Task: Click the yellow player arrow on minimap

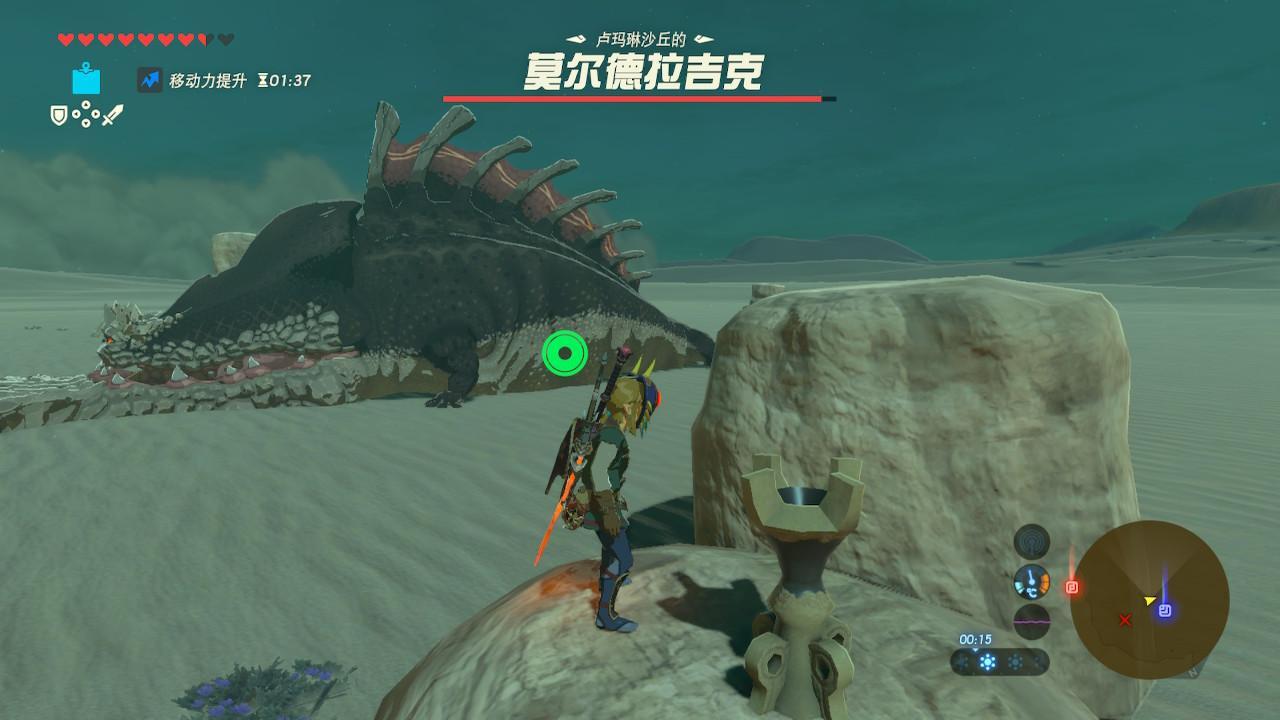Action: 1151,601
